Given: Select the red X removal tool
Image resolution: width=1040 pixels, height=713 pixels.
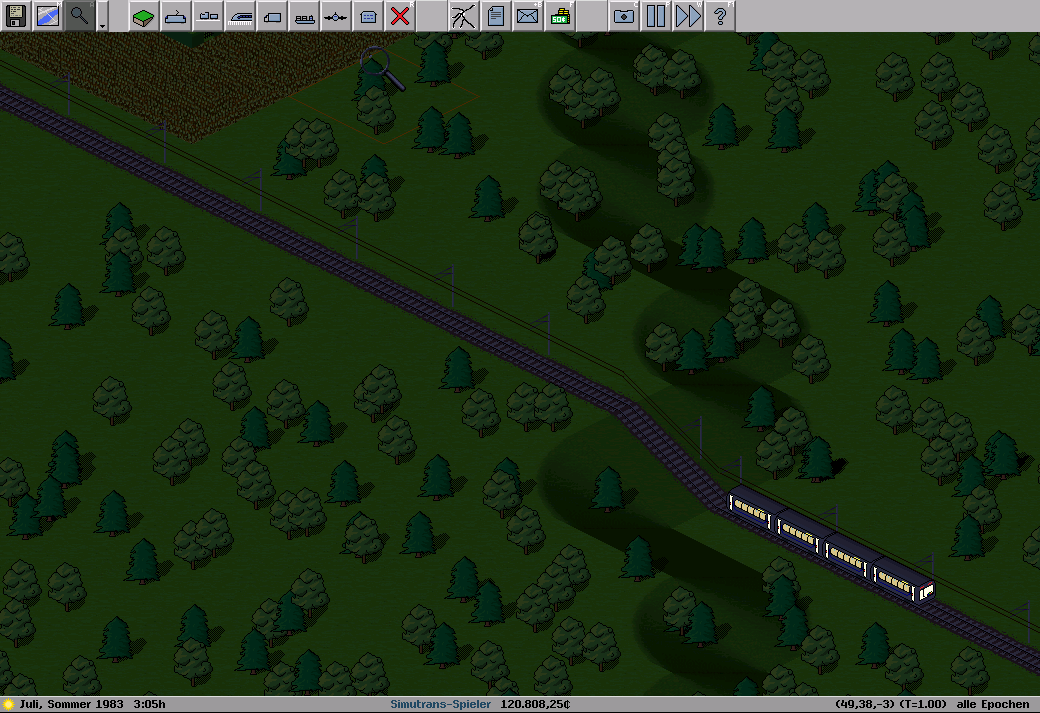Looking at the screenshot, I should tap(400, 16).
